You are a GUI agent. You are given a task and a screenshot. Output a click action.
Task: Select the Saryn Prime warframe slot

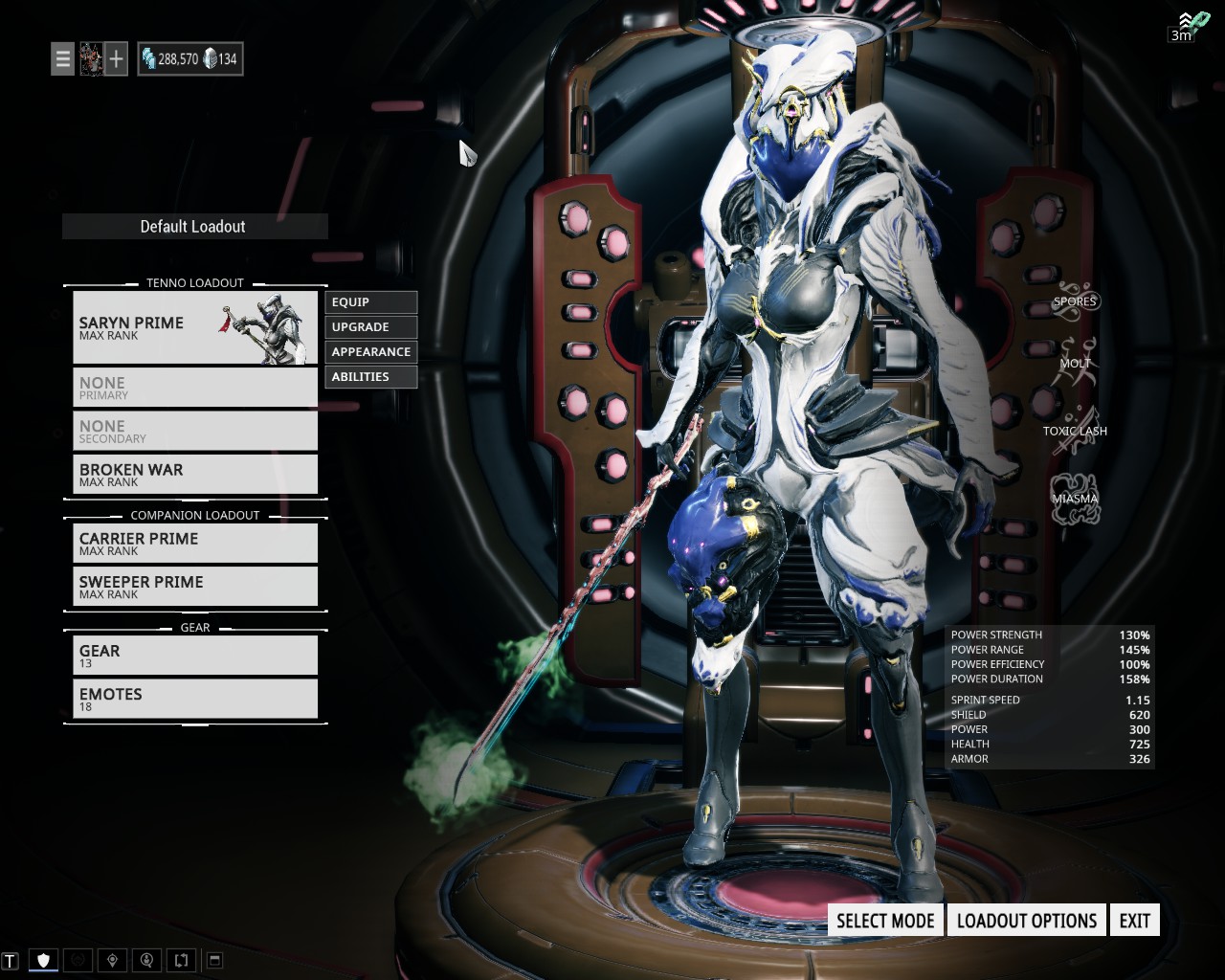click(x=195, y=327)
